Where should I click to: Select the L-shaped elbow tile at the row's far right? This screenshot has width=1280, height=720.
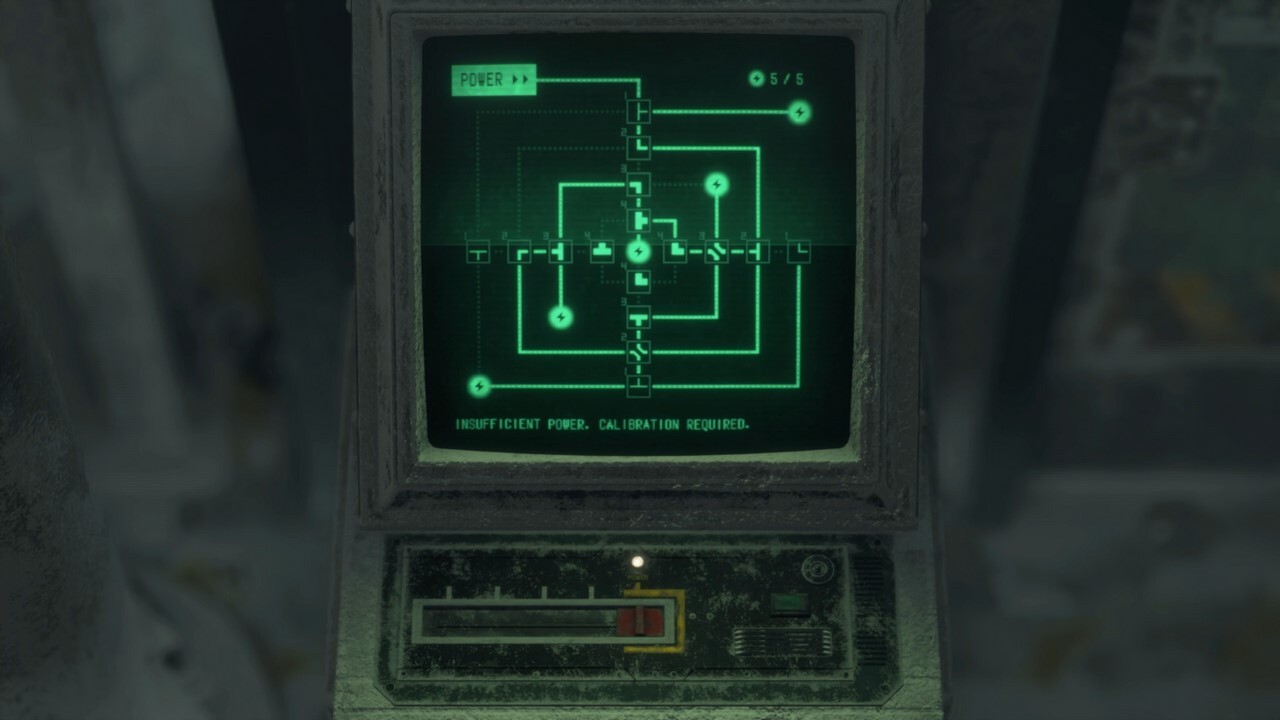[800, 252]
